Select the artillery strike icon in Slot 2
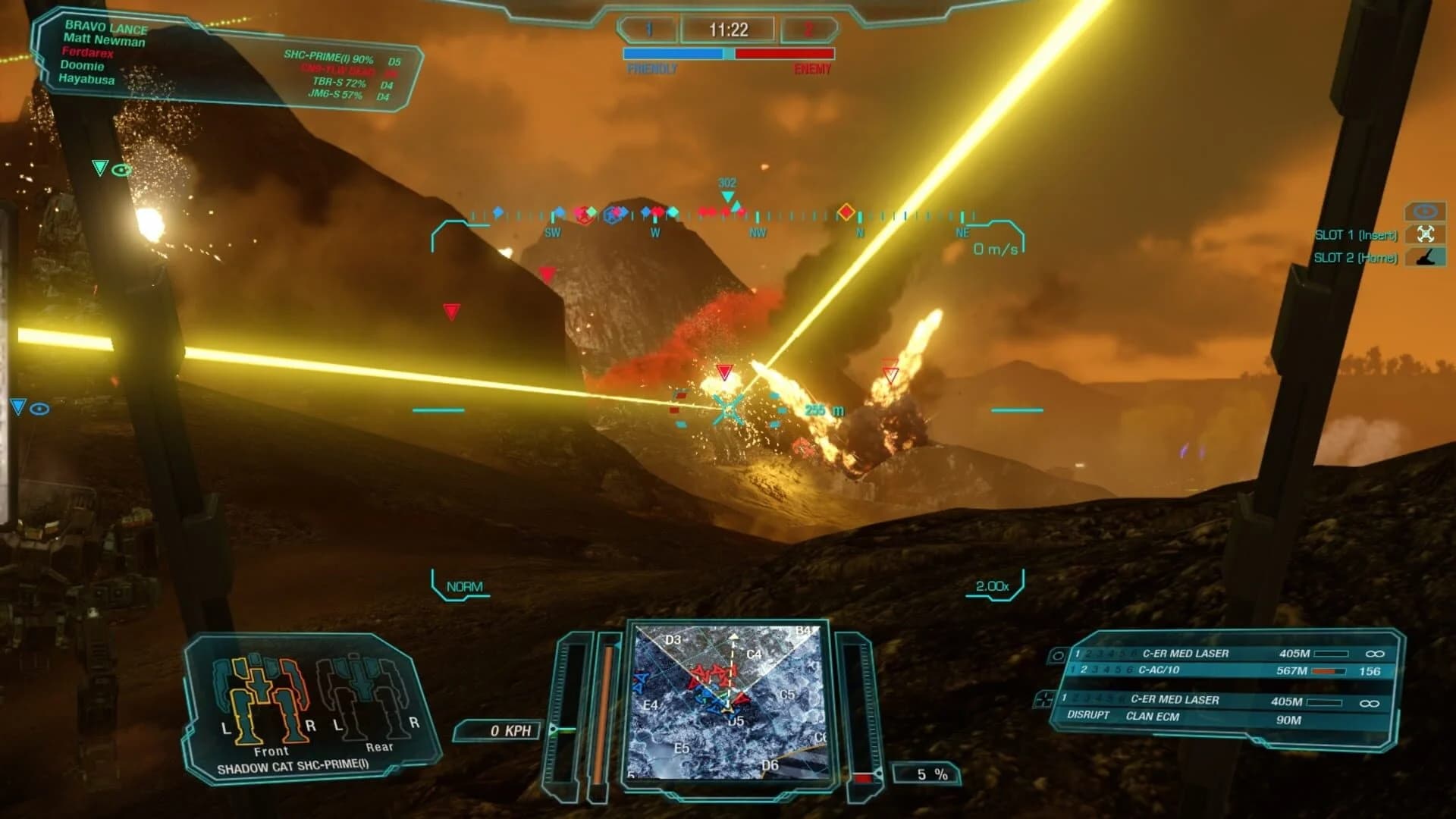This screenshot has width=1456, height=819. coord(1424,256)
